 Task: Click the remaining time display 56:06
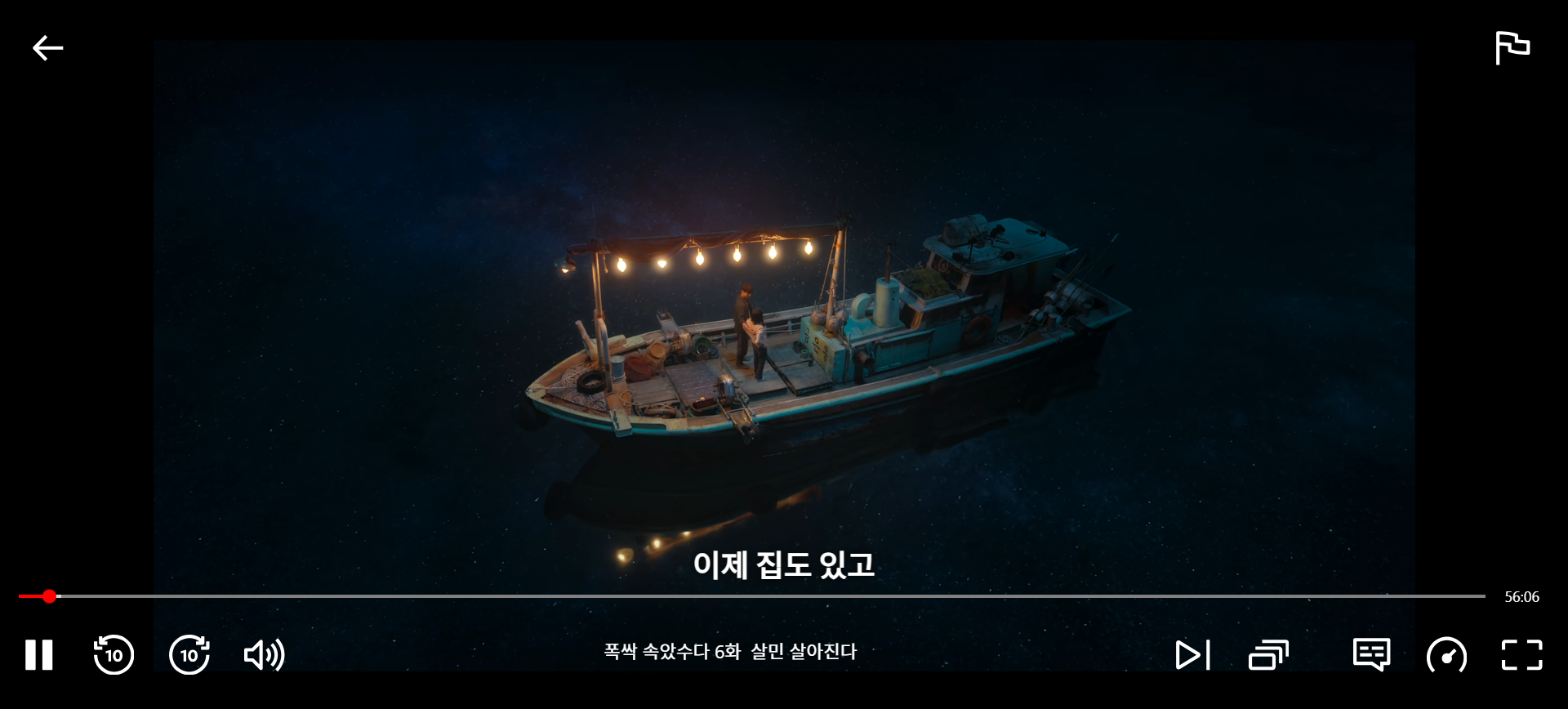tap(1522, 597)
